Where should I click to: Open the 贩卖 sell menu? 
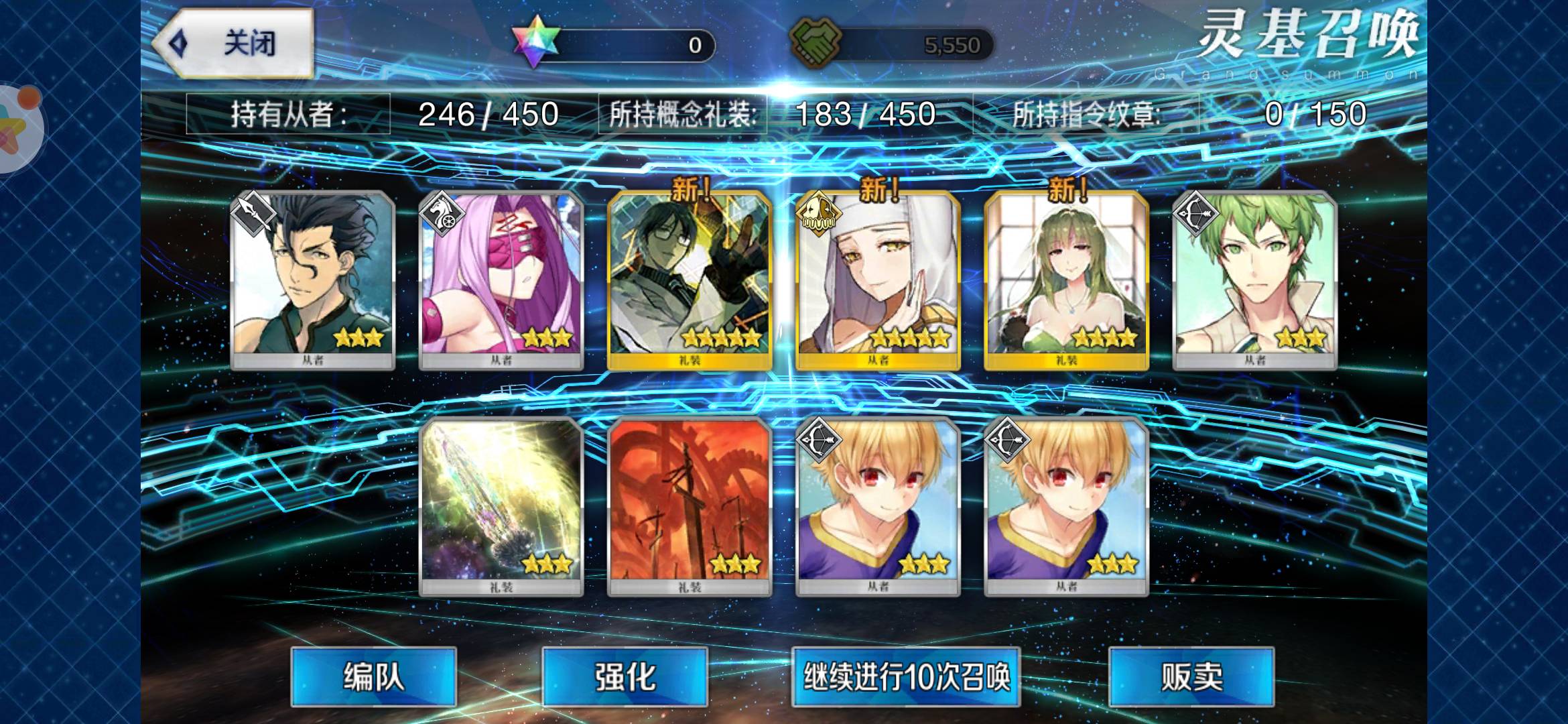point(1191,676)
